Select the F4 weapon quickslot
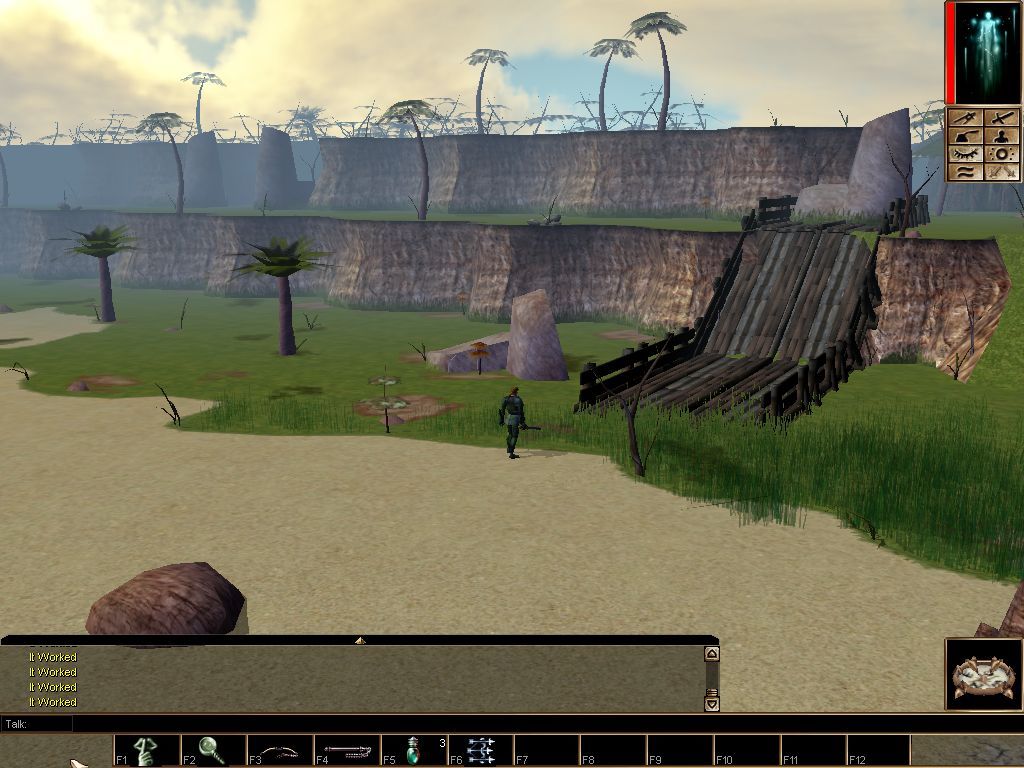The image size is (1024, 768). 347,750
